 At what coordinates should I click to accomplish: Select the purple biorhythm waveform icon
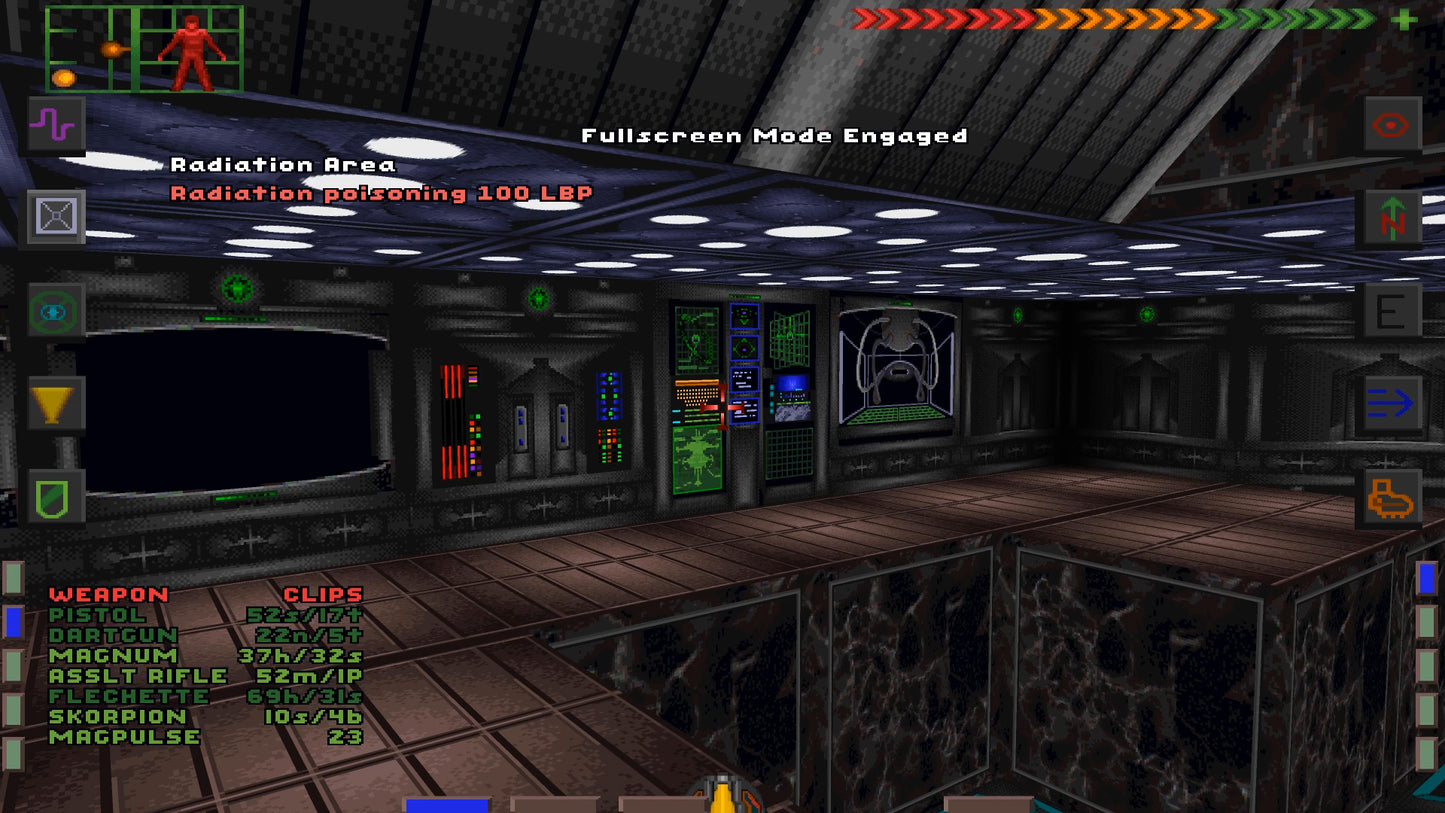coord(55,125)
